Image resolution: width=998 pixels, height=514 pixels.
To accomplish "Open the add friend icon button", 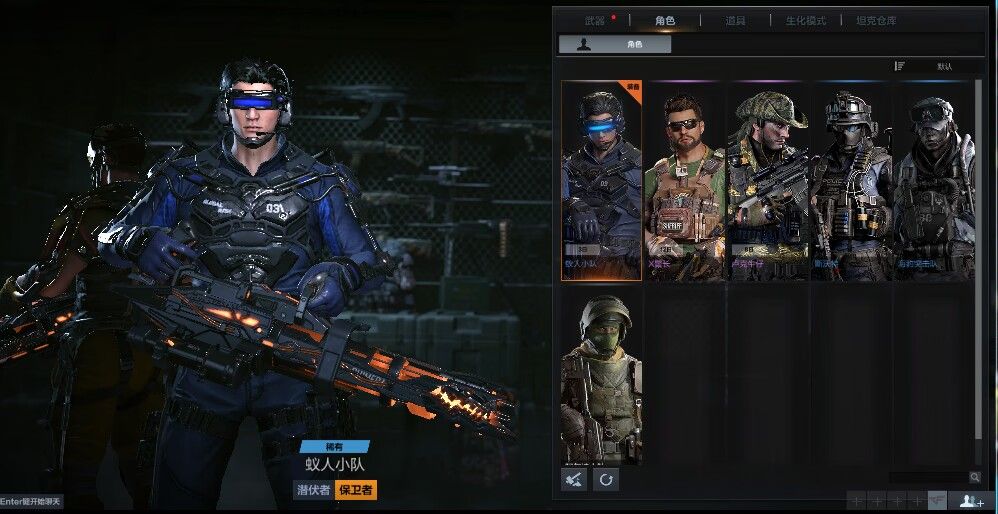I will click(x=971, y=501).
